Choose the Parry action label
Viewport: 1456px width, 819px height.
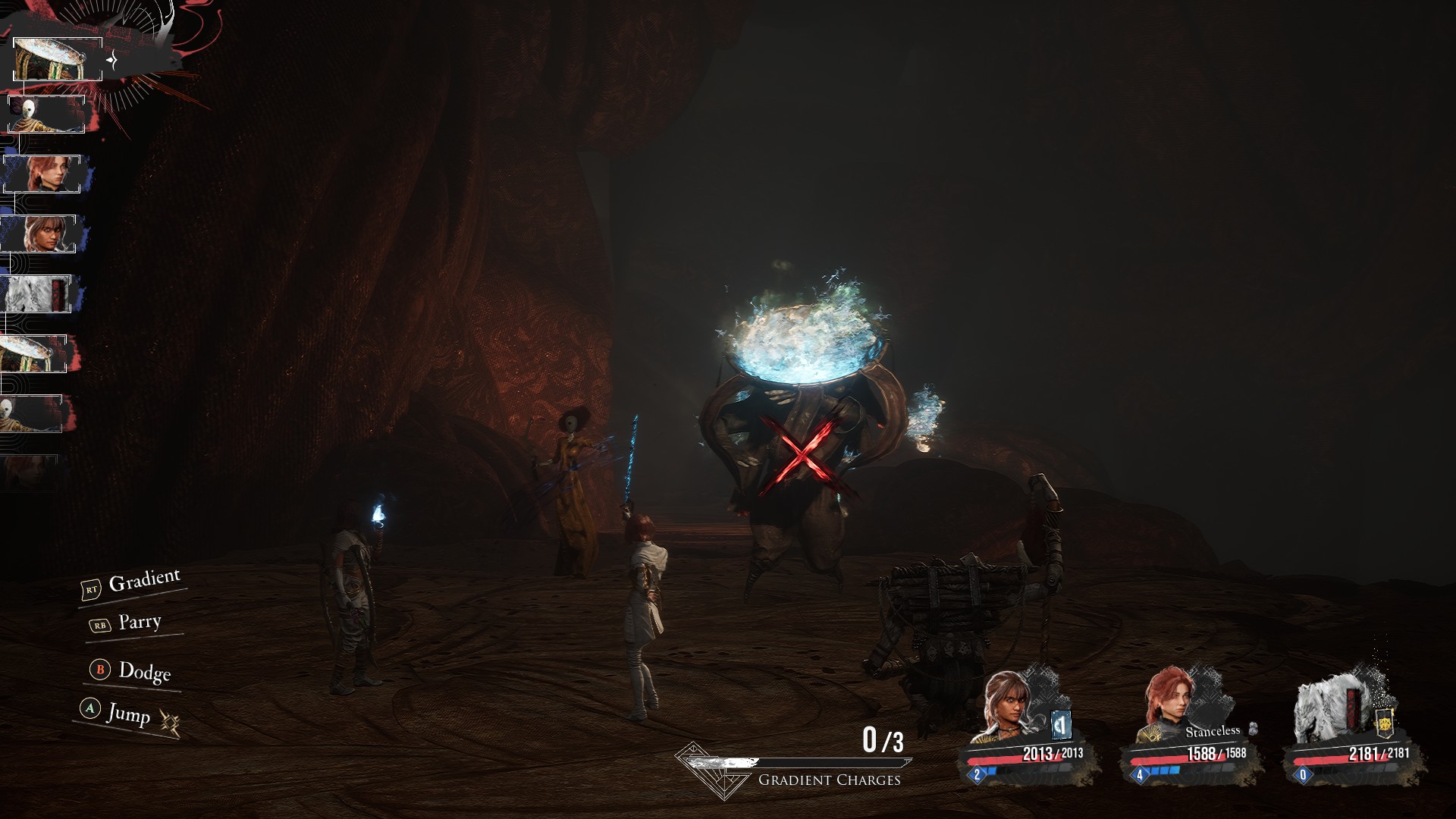pyautogui.click(x=140, y=623)
